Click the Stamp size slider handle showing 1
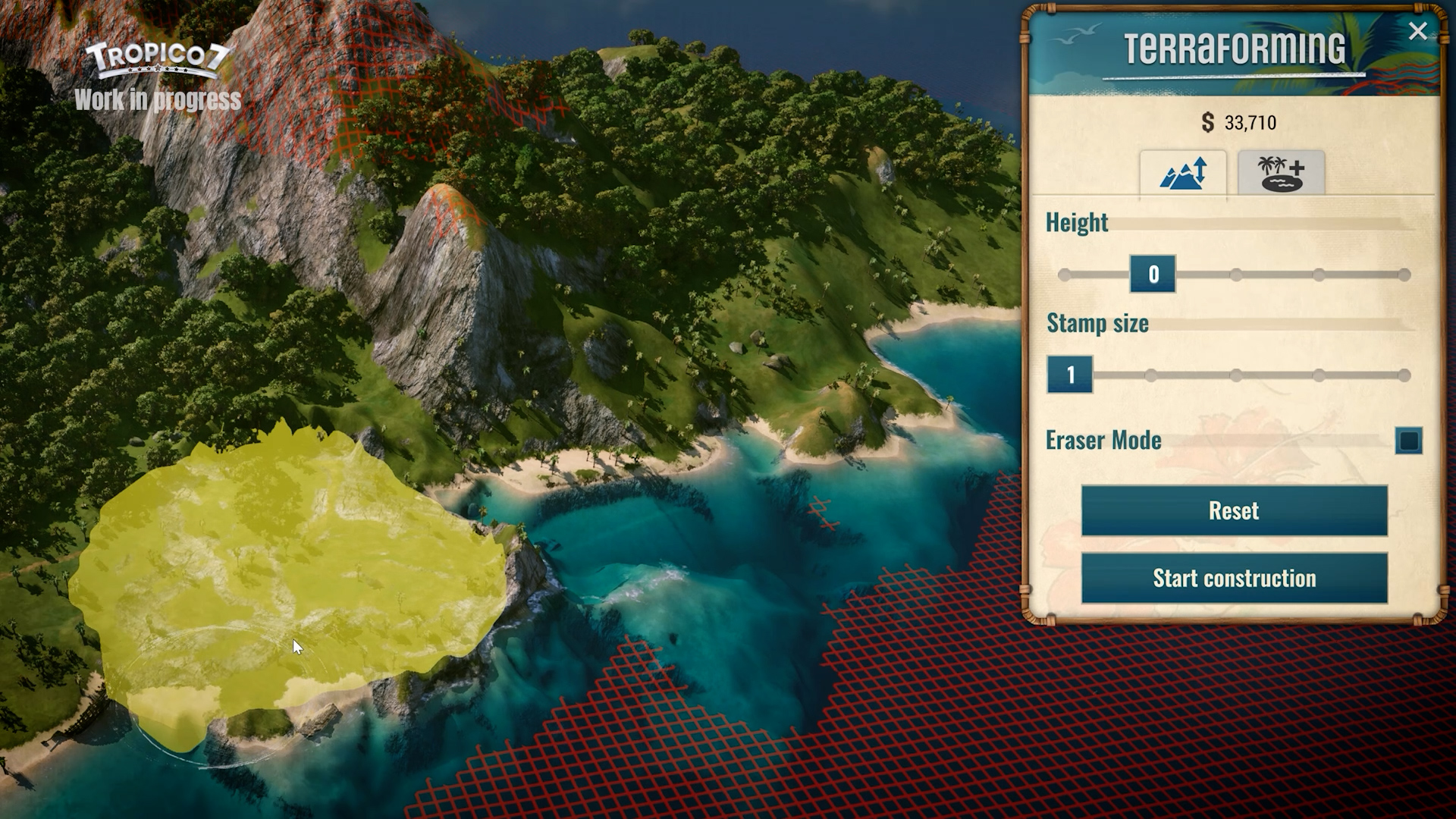The width and height of the screenshot is (1456, 819). pos(1070,375)
